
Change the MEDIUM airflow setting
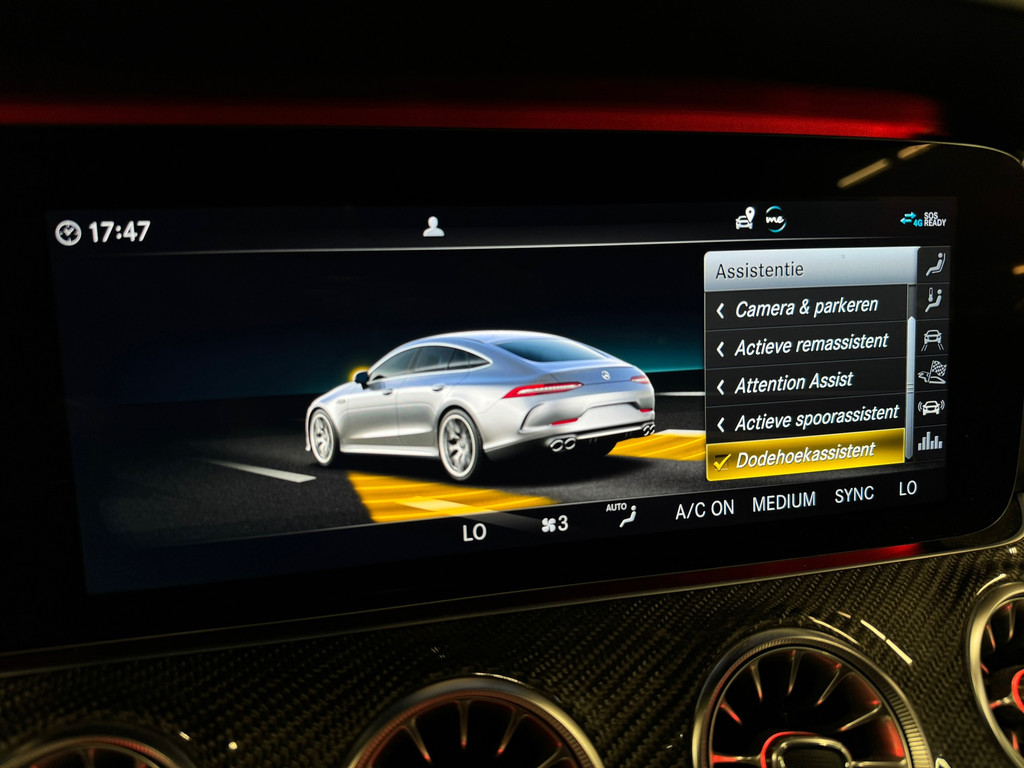tap(784, 502)
